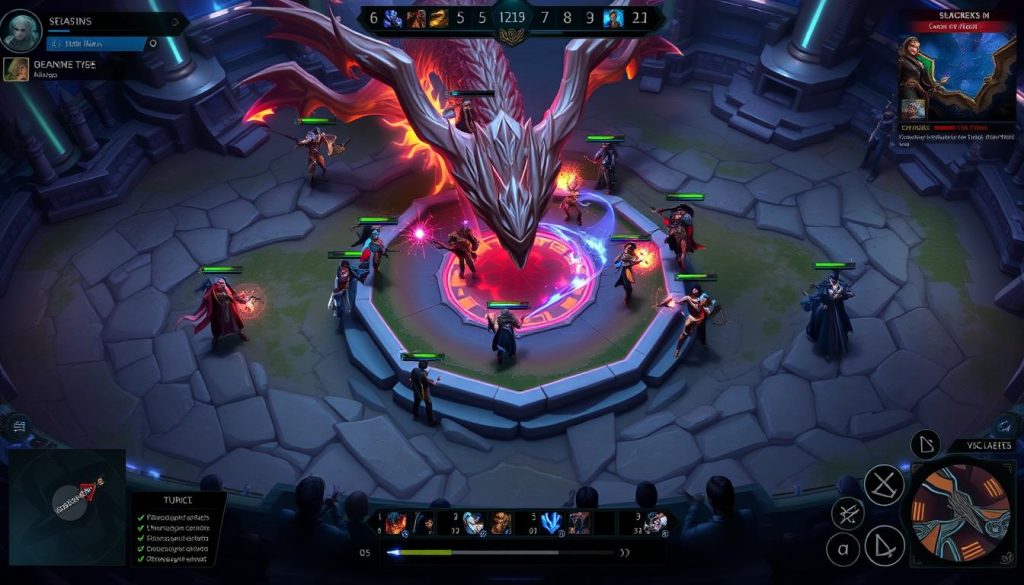Viewport: 1024px width, 585px height.
Task: Click the lowercase 'a' round button
Action: pyautogui.click(x=843, y=548)
